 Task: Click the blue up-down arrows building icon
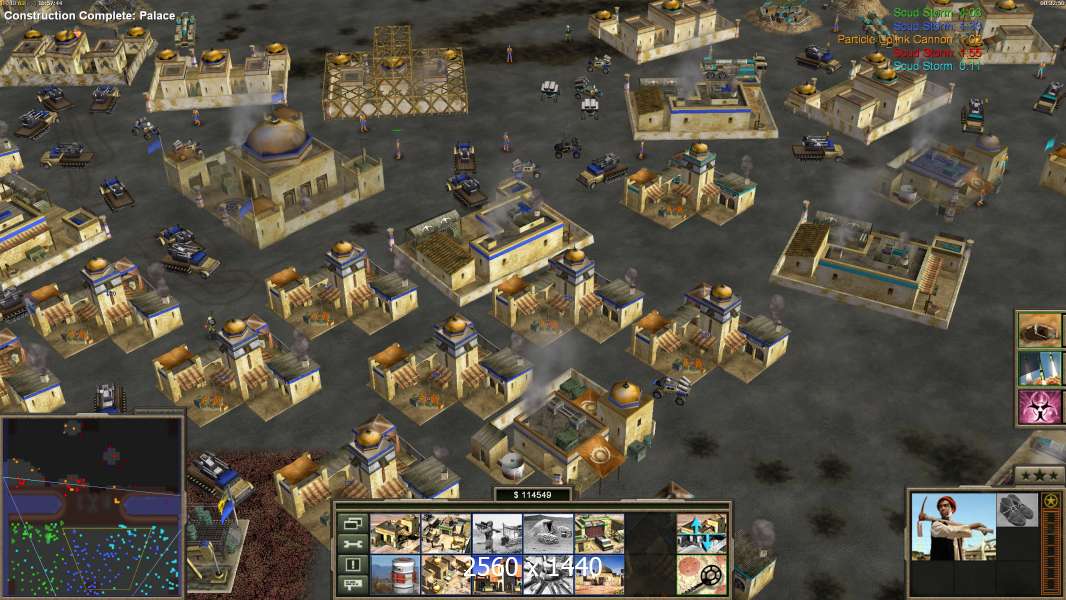tap(701, 534)
